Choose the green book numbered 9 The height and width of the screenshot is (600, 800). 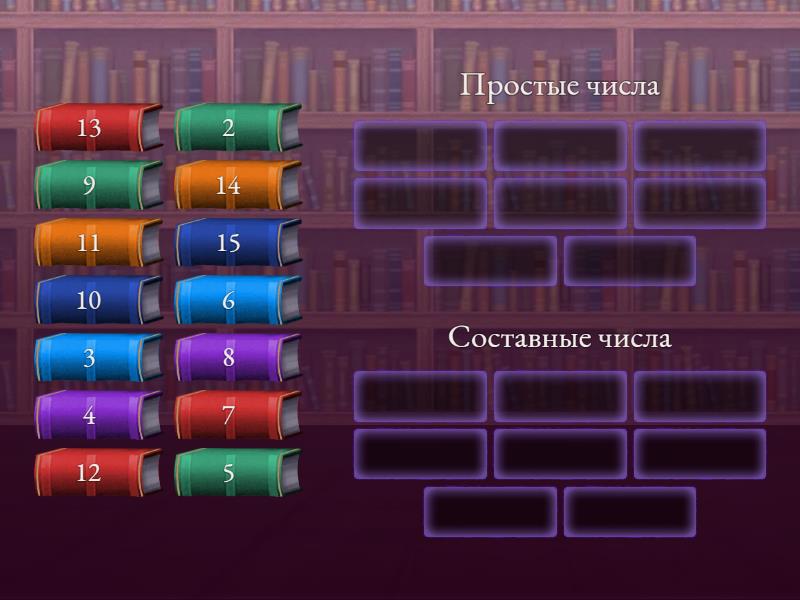pyautogui.click(x=98, y=186)
